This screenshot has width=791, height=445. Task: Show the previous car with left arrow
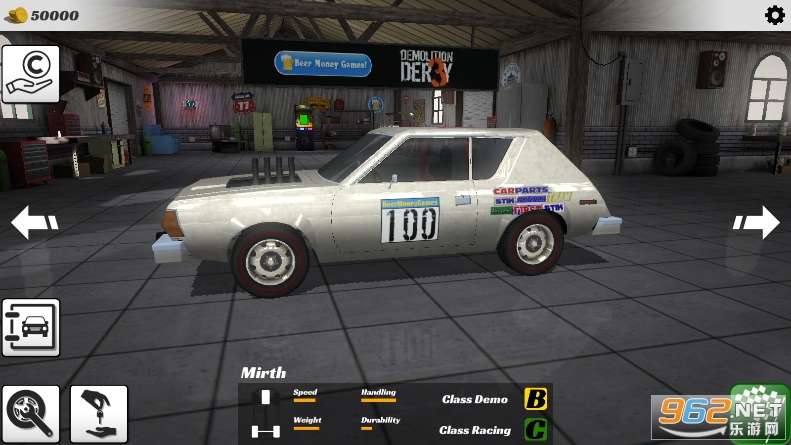click(x=33, y=222)
